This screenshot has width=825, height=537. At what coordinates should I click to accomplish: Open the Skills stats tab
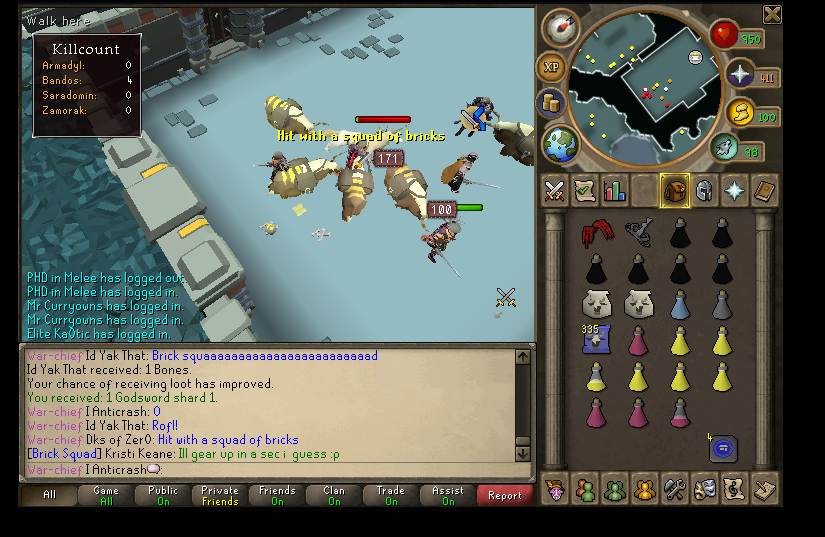614,190
